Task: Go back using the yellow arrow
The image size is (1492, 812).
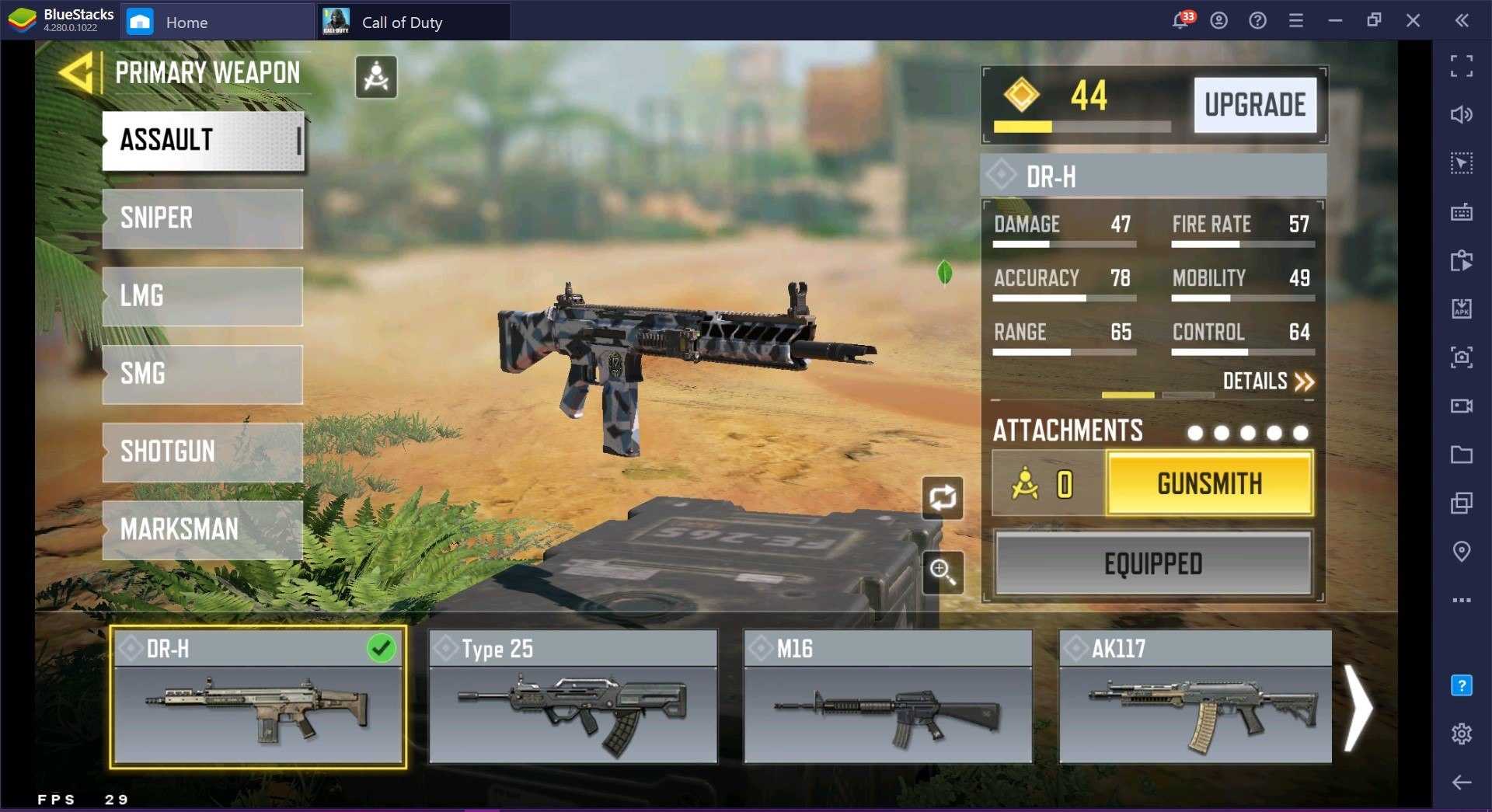Action: click(x=76, y=73)
